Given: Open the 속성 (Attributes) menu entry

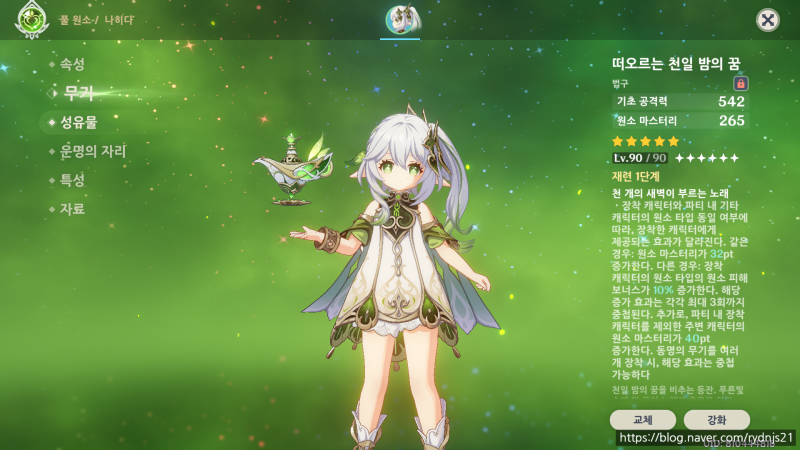Looking at the screenshot, I should pyautogui.click(x=72, y=64).
